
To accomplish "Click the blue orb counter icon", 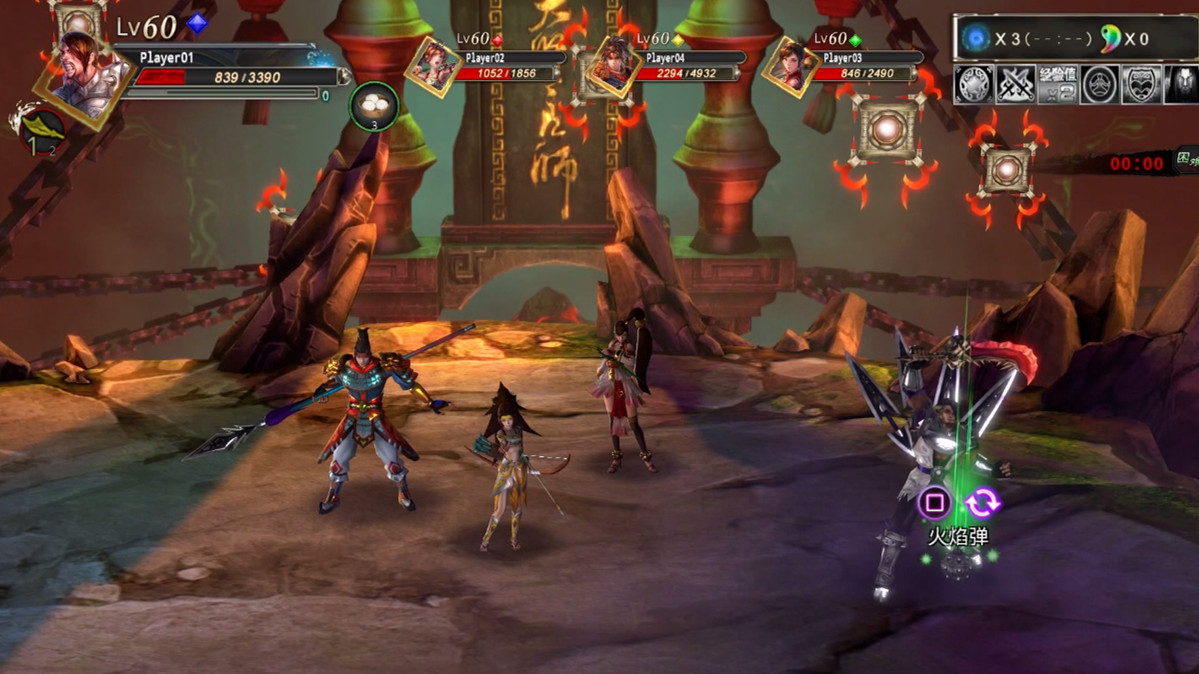I will [x=974, y=39].
